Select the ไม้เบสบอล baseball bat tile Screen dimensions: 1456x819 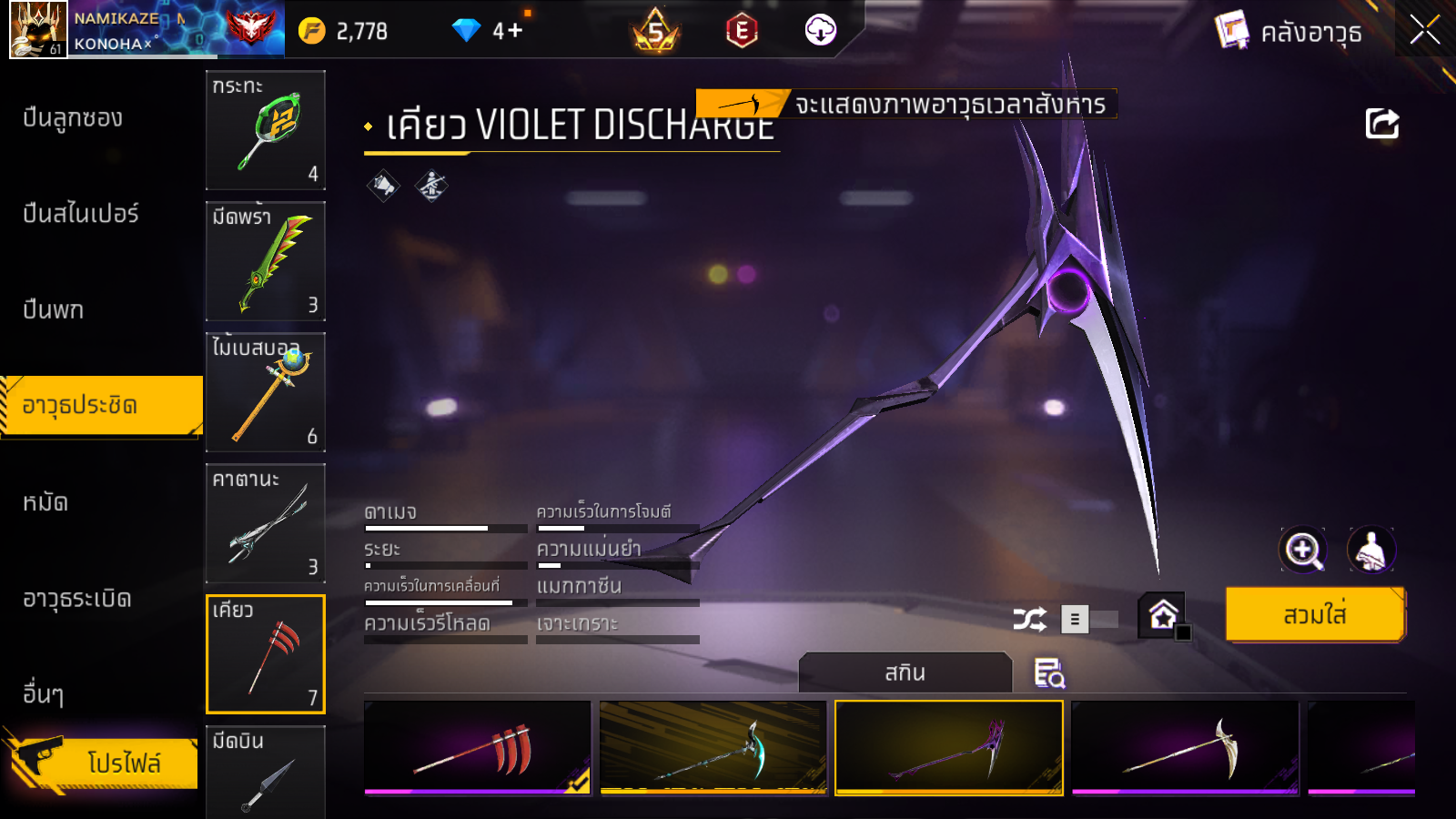[266, 392]
